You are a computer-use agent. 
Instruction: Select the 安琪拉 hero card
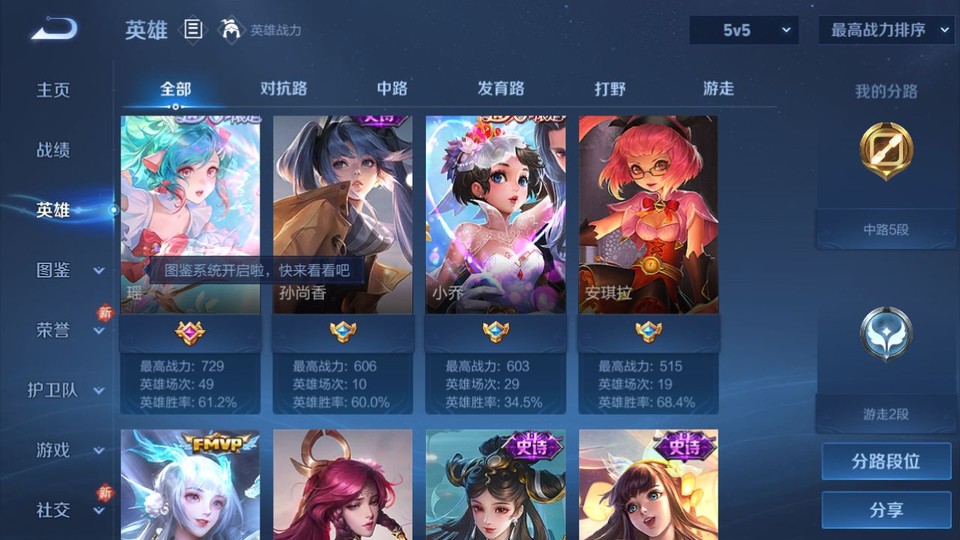click(x=648, y=215)
